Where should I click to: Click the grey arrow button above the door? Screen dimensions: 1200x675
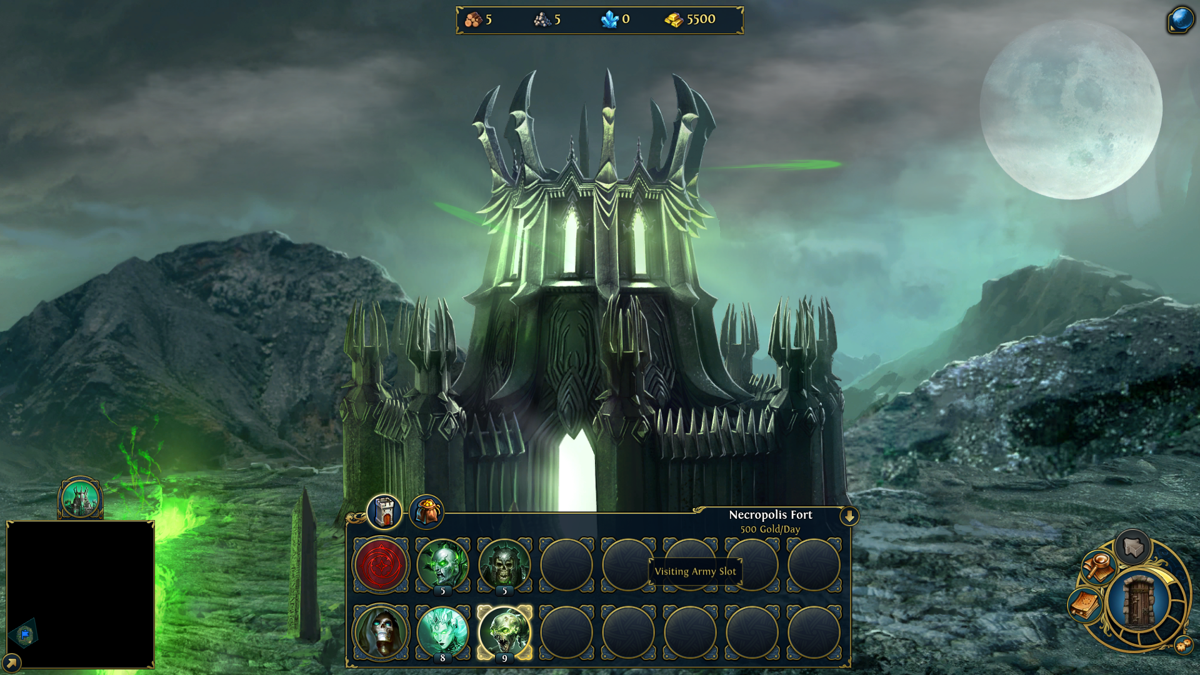coord(1133,547)
